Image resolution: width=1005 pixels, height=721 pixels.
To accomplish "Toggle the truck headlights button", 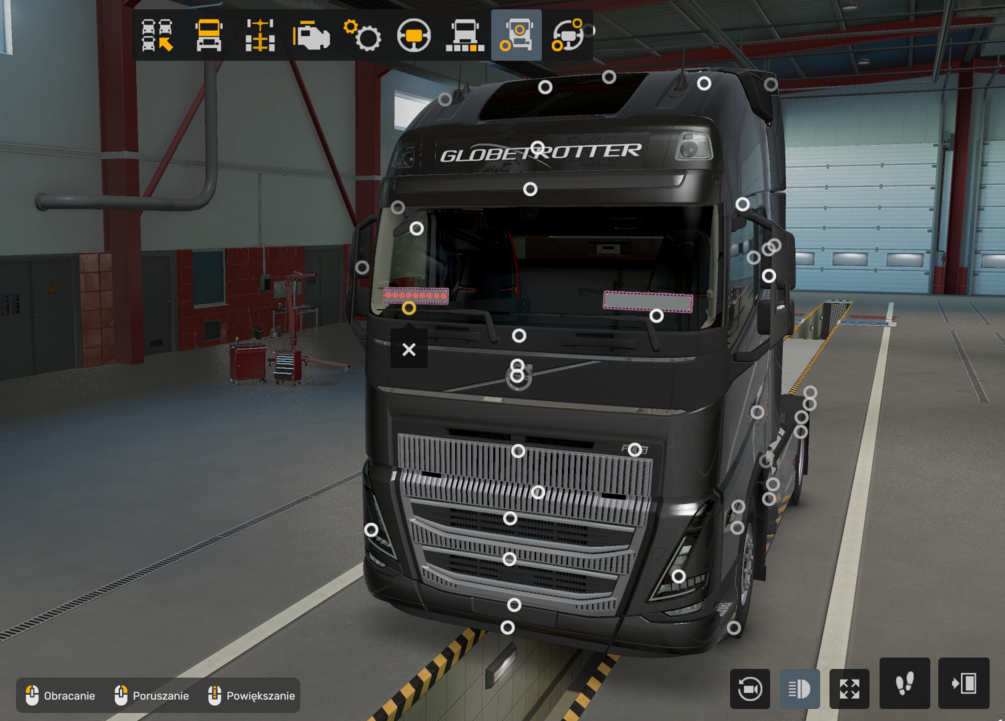I will tap(800, 688).
